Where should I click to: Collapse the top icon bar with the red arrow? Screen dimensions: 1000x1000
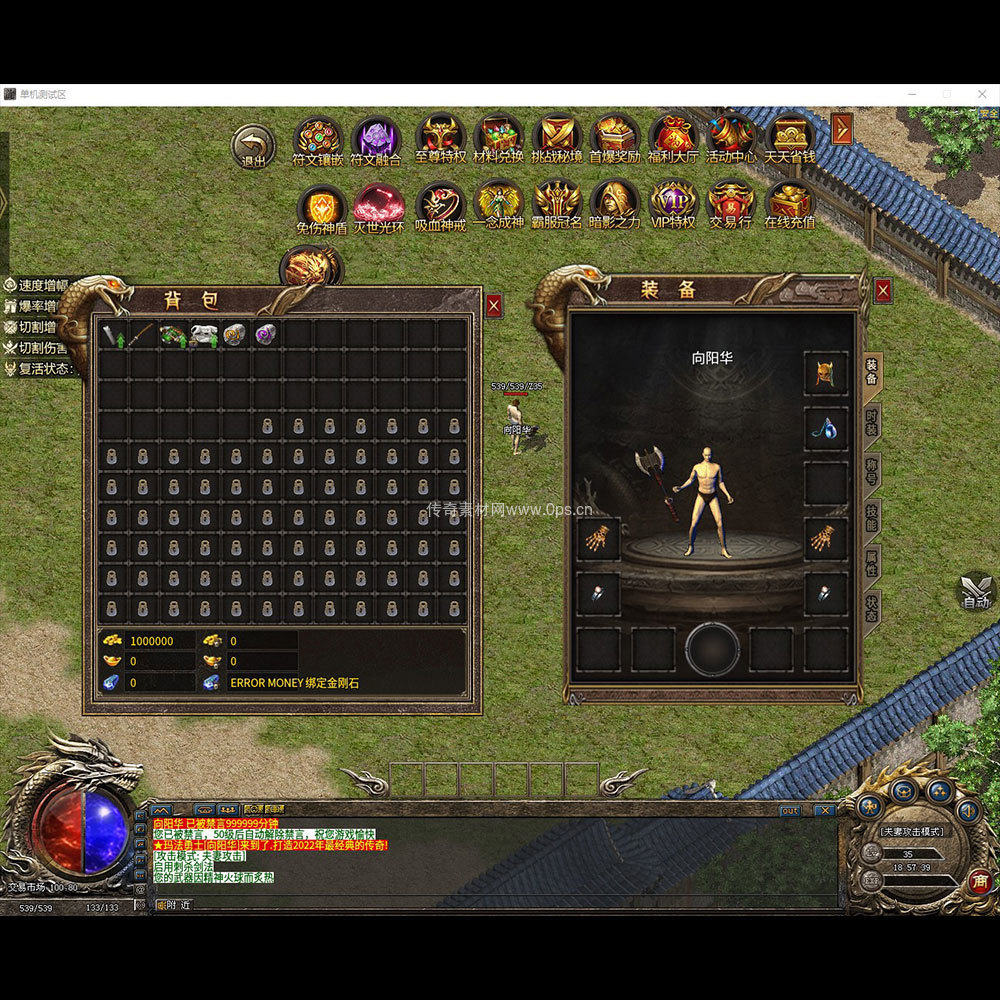842,129
